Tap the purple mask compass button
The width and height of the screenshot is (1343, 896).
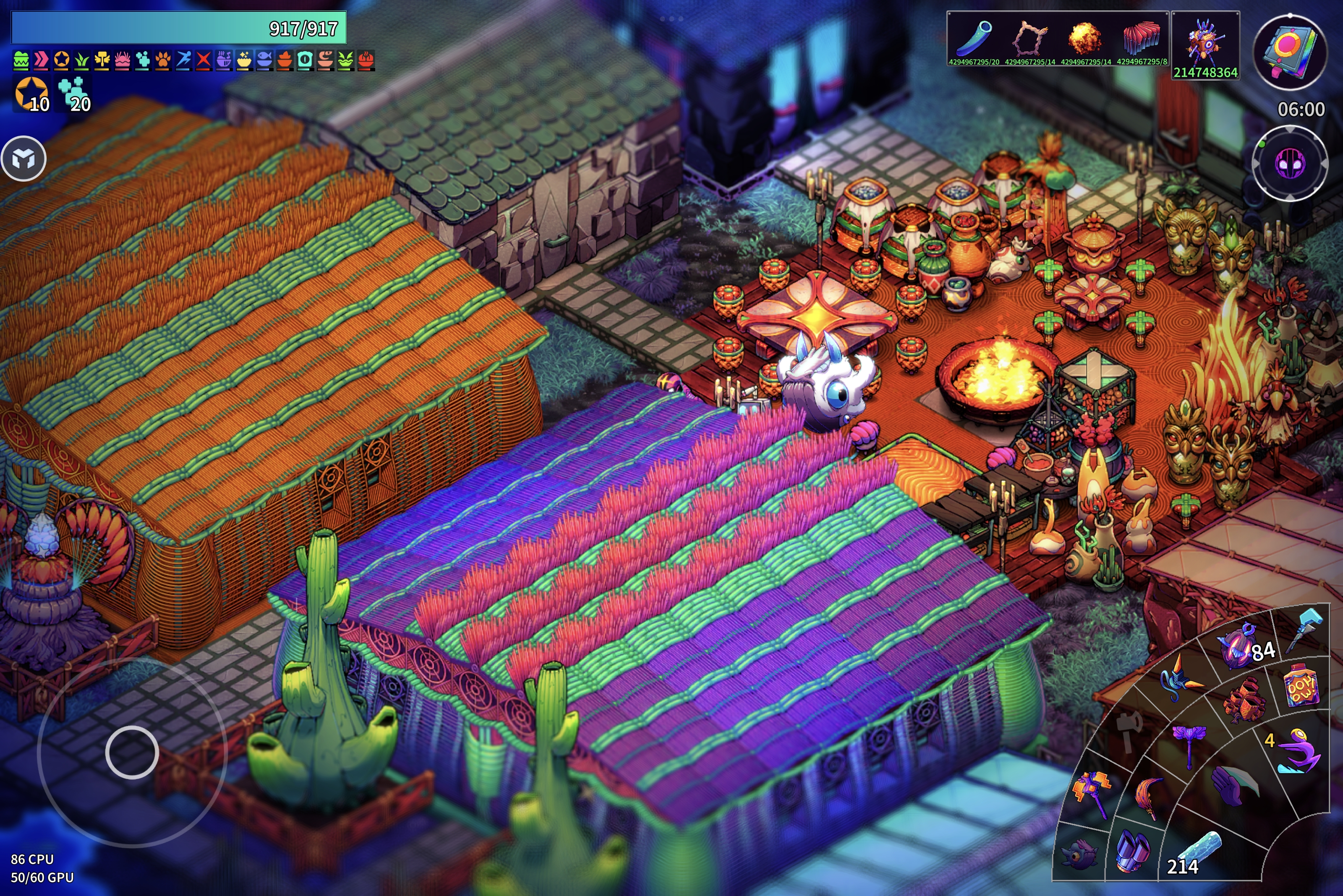click(1290, 164)
